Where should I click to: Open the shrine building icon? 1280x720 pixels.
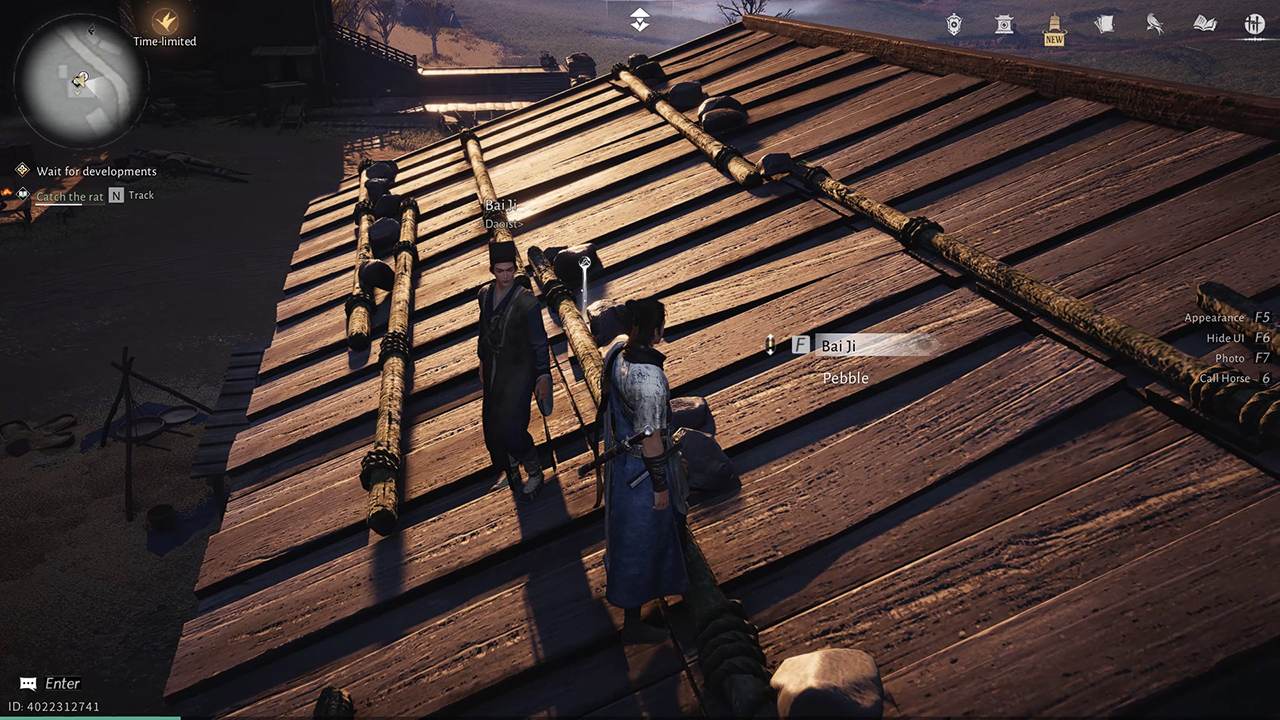point(1004,25)
